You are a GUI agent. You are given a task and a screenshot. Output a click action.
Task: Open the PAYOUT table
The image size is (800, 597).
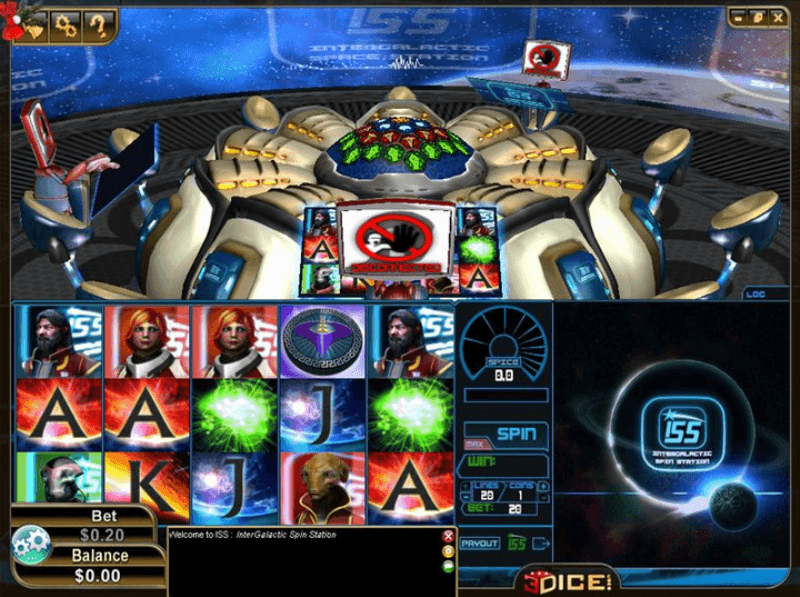coord(480,543)
